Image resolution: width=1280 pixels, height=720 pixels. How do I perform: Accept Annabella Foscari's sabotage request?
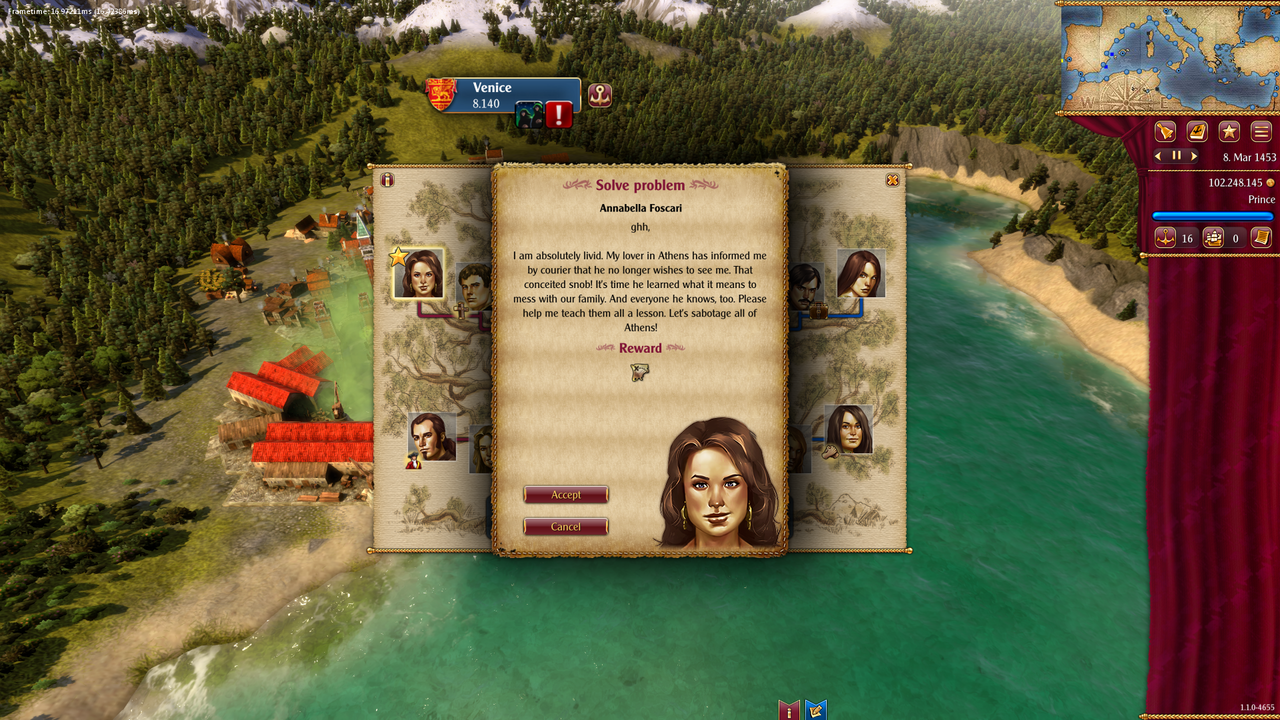pyautogui.click(x=566, y=494)
